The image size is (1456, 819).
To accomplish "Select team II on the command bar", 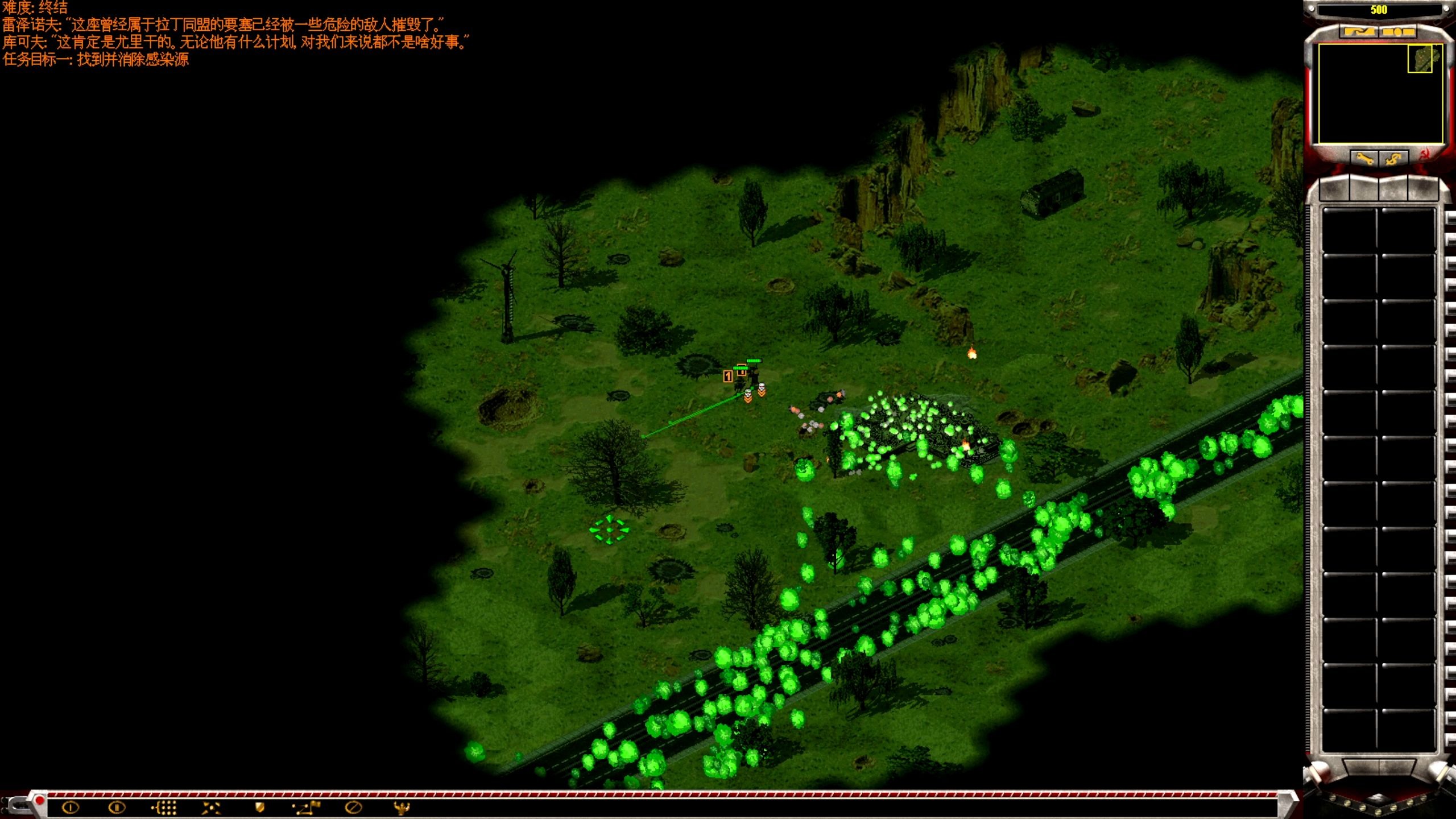I will coord(117,807).
